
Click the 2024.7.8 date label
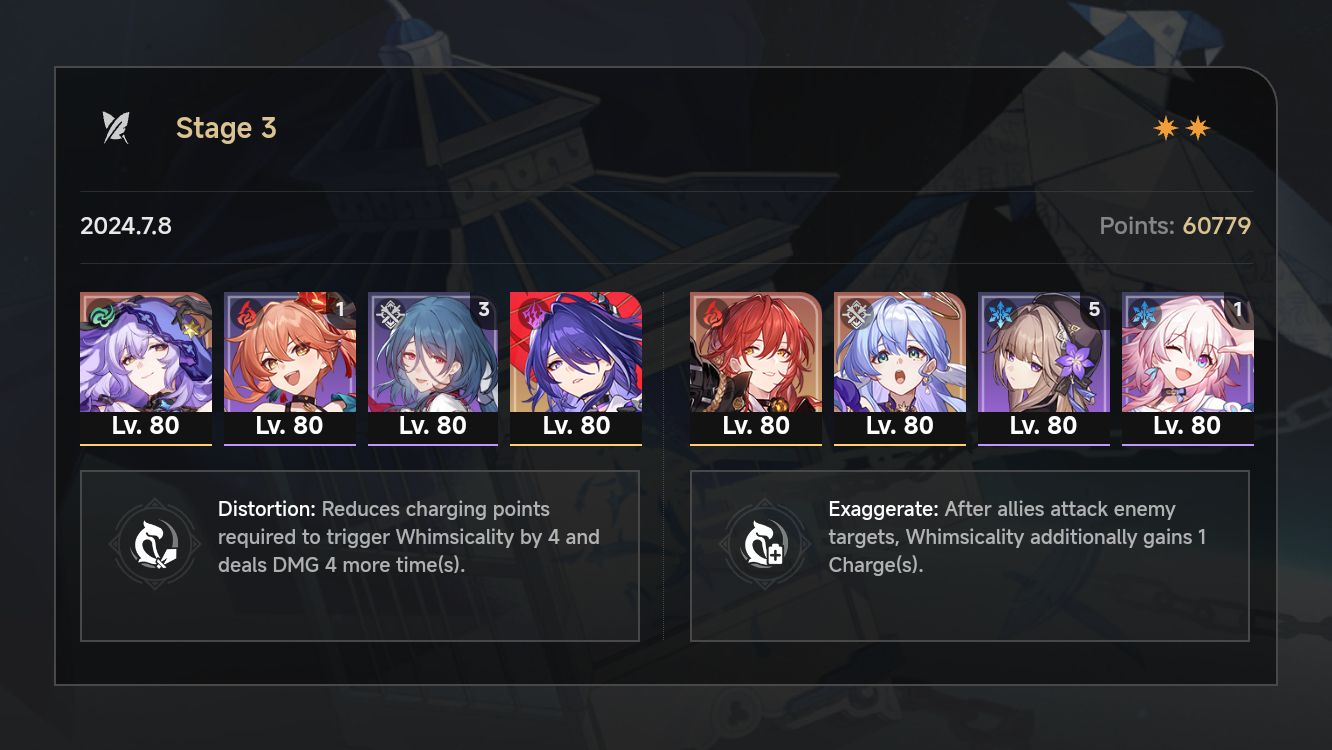126,226
